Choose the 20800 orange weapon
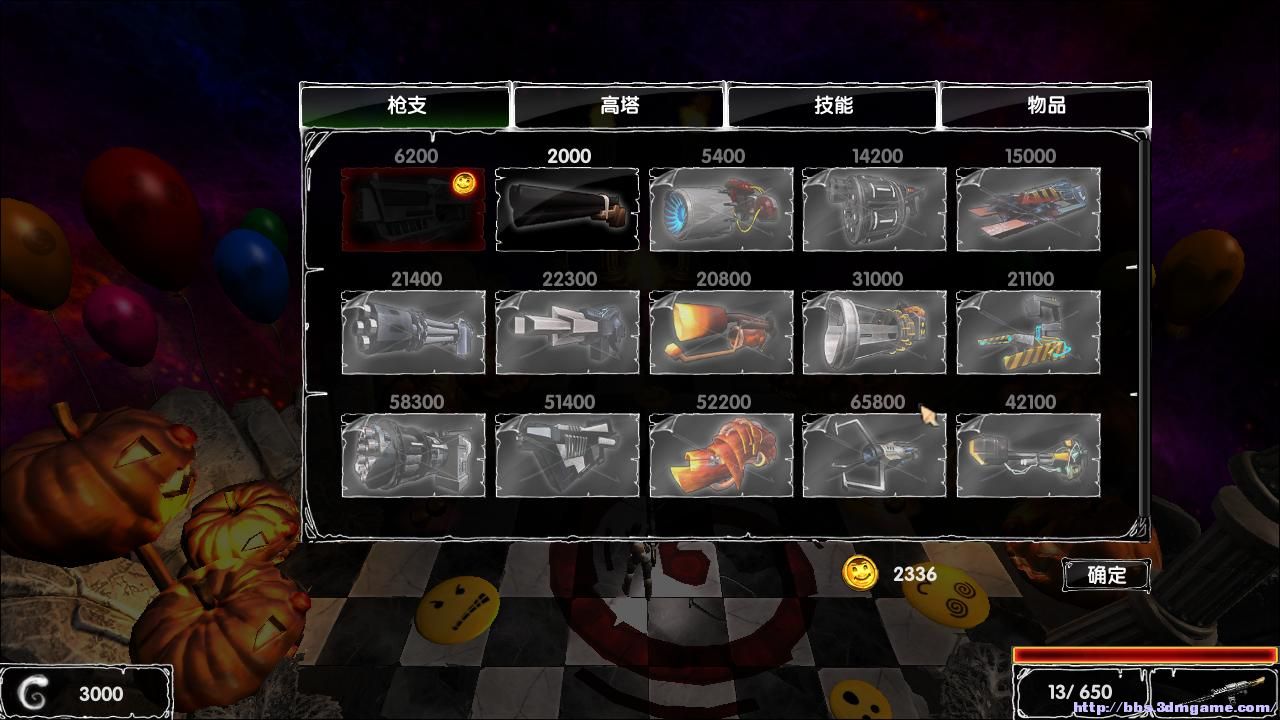Image resolution: width=1280 pixels, height=720 pixels. click(721, 332)
